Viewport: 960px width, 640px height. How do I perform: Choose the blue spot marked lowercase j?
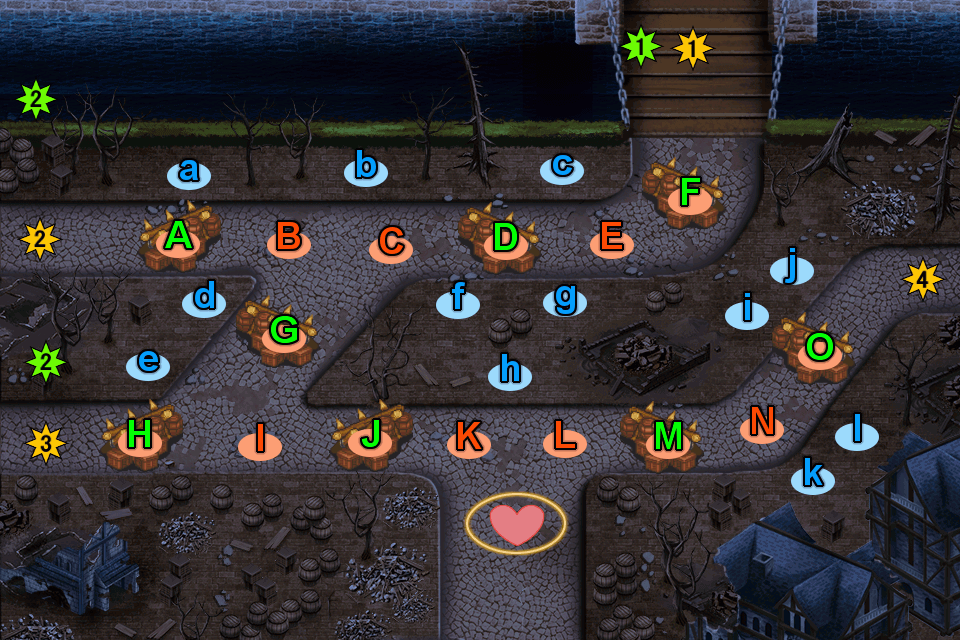792,268
